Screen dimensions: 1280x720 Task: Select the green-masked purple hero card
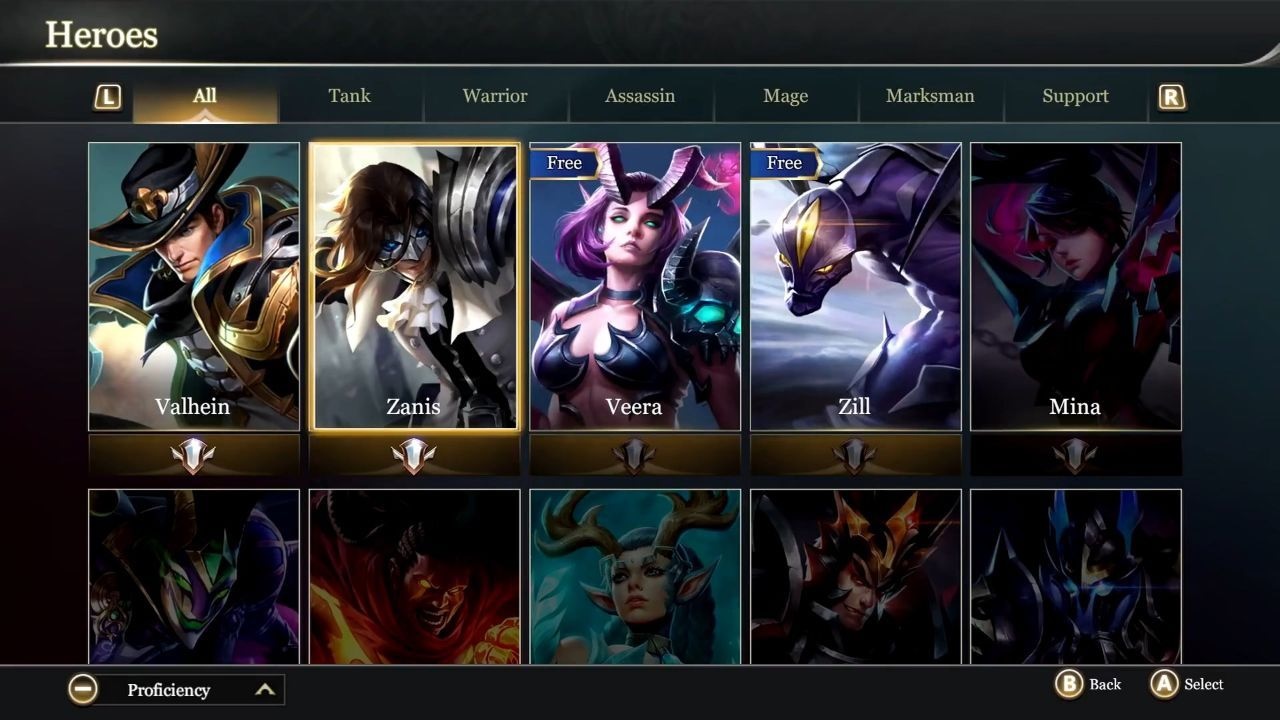click(x=194, y=576)
